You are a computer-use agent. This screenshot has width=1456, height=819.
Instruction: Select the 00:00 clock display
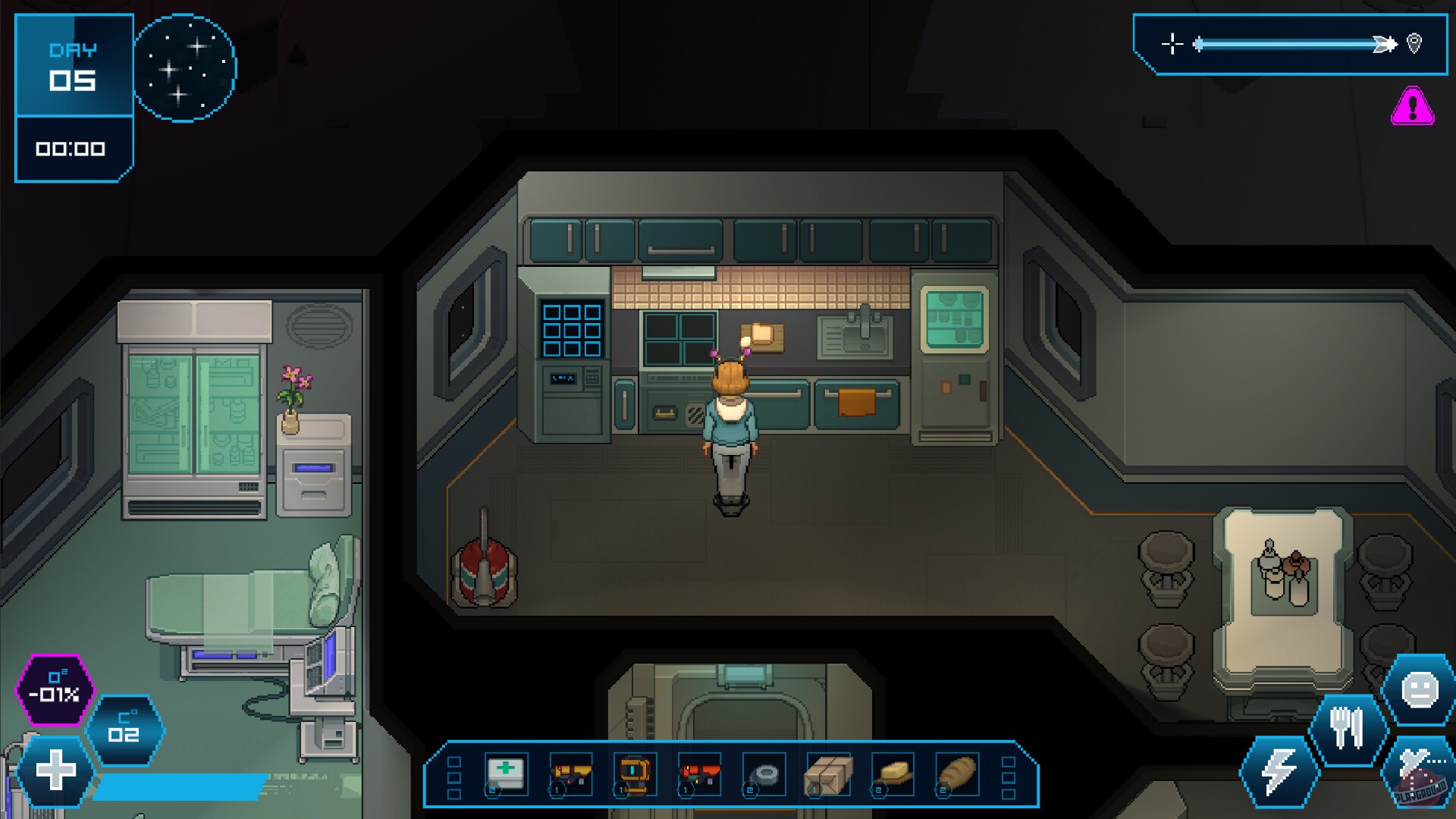click(72, 149)
